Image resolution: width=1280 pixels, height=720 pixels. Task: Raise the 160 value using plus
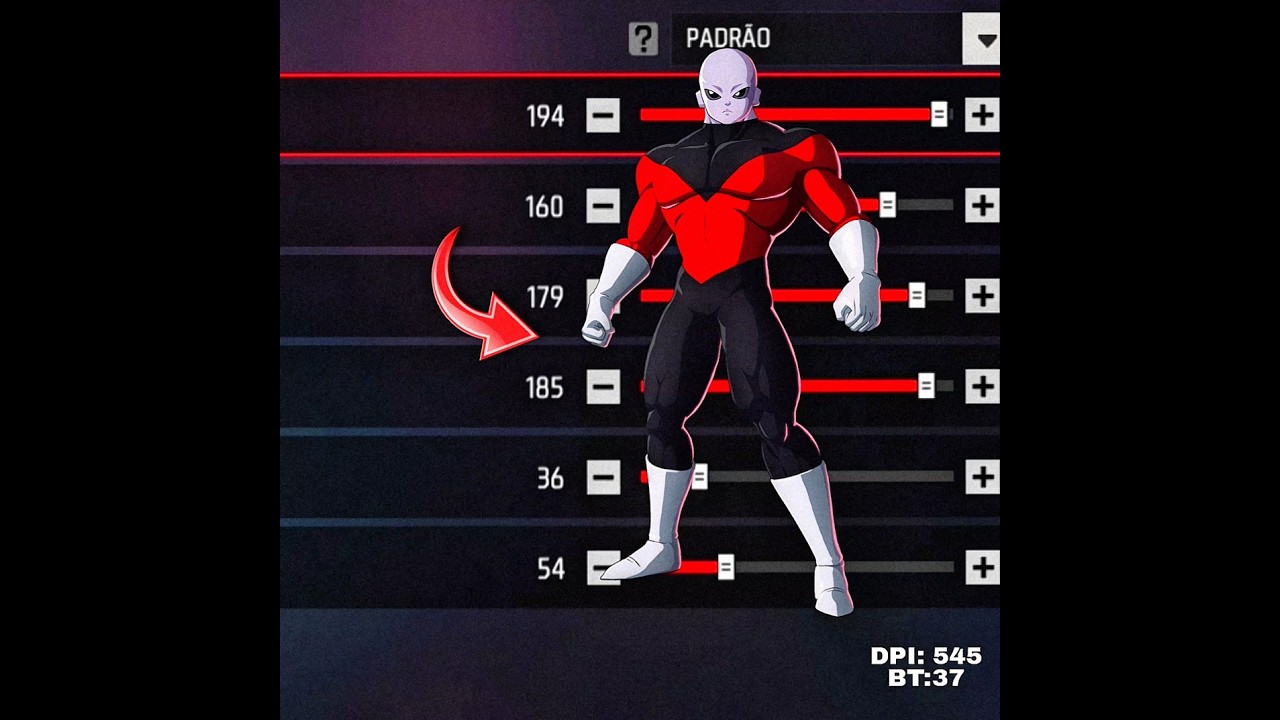982,206
